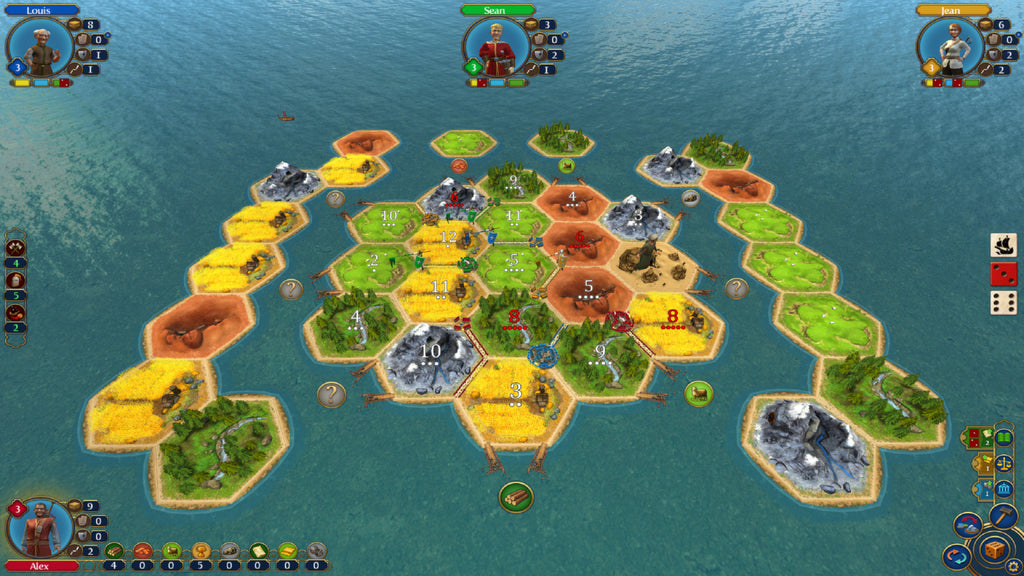Click Sean's player portrait
The width and height of the screenshot is (1024, 576).
[x=496, y=48]
